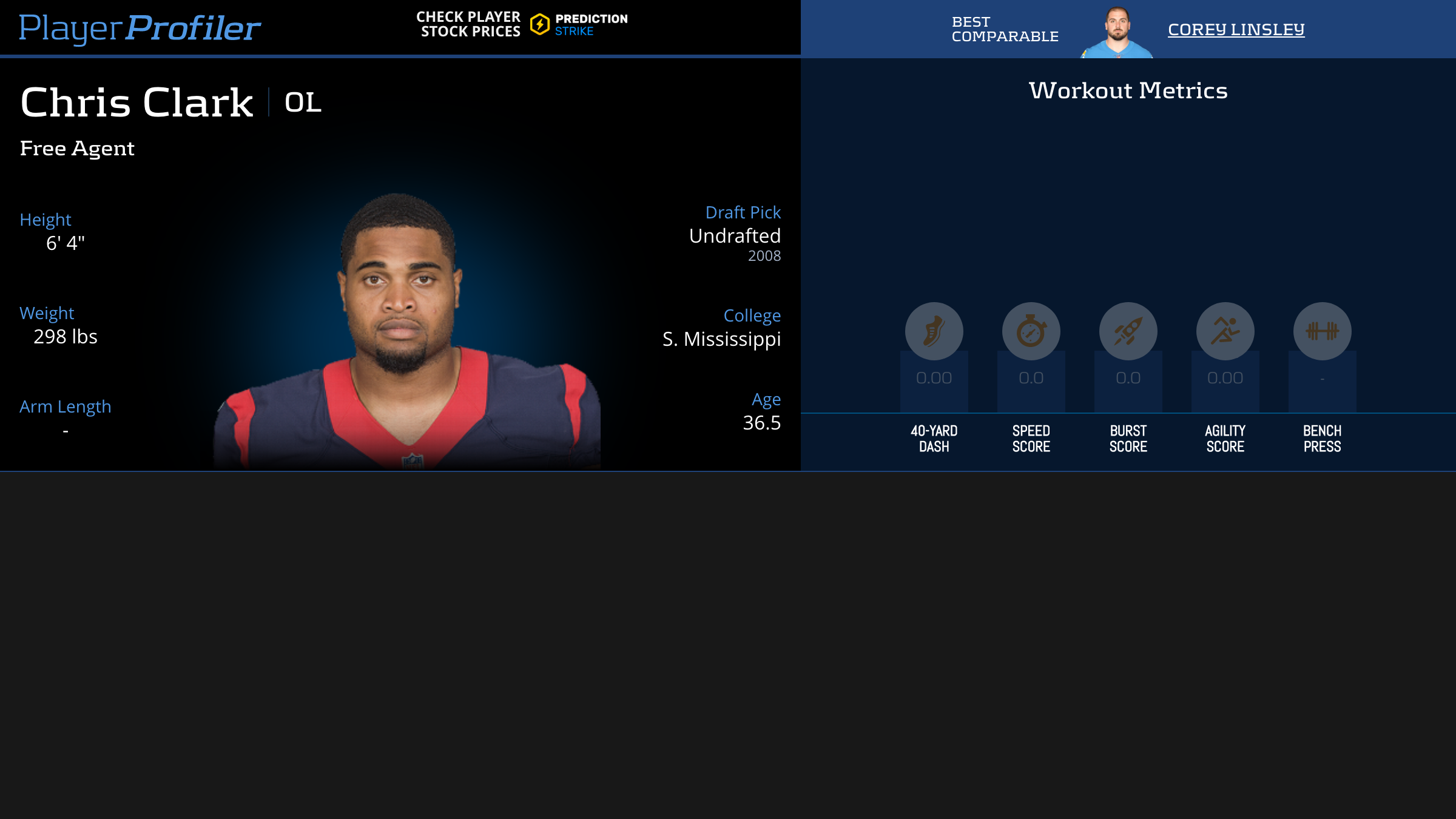Check player stock prices on Prediction Strike
The image size is (1456, 819).
click(522, 25)
